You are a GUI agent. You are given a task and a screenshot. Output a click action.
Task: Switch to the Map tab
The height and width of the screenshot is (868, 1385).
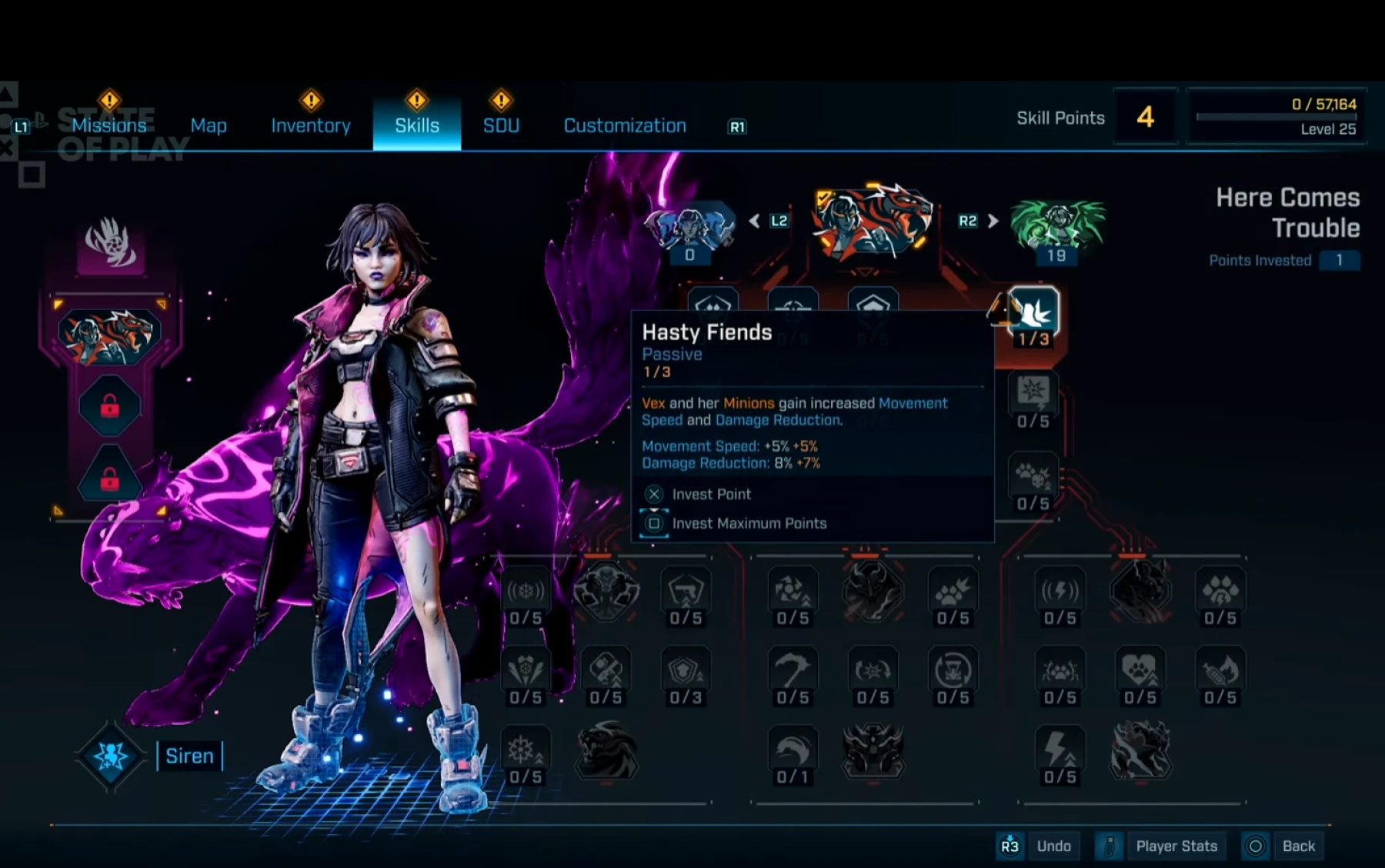tap(209, 125)
